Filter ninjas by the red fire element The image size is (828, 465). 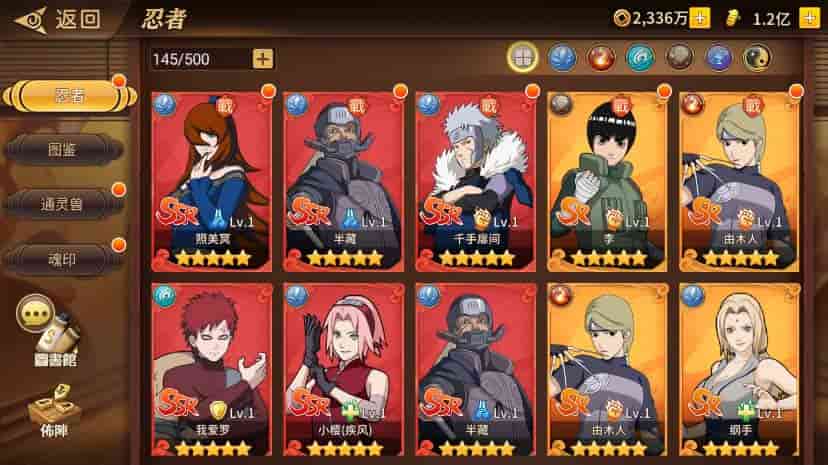coord(601,57)
